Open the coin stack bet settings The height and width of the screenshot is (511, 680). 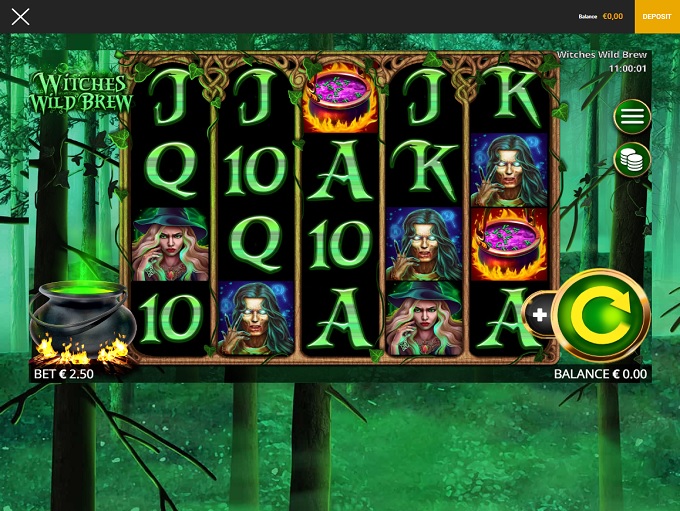coord(632,159)
